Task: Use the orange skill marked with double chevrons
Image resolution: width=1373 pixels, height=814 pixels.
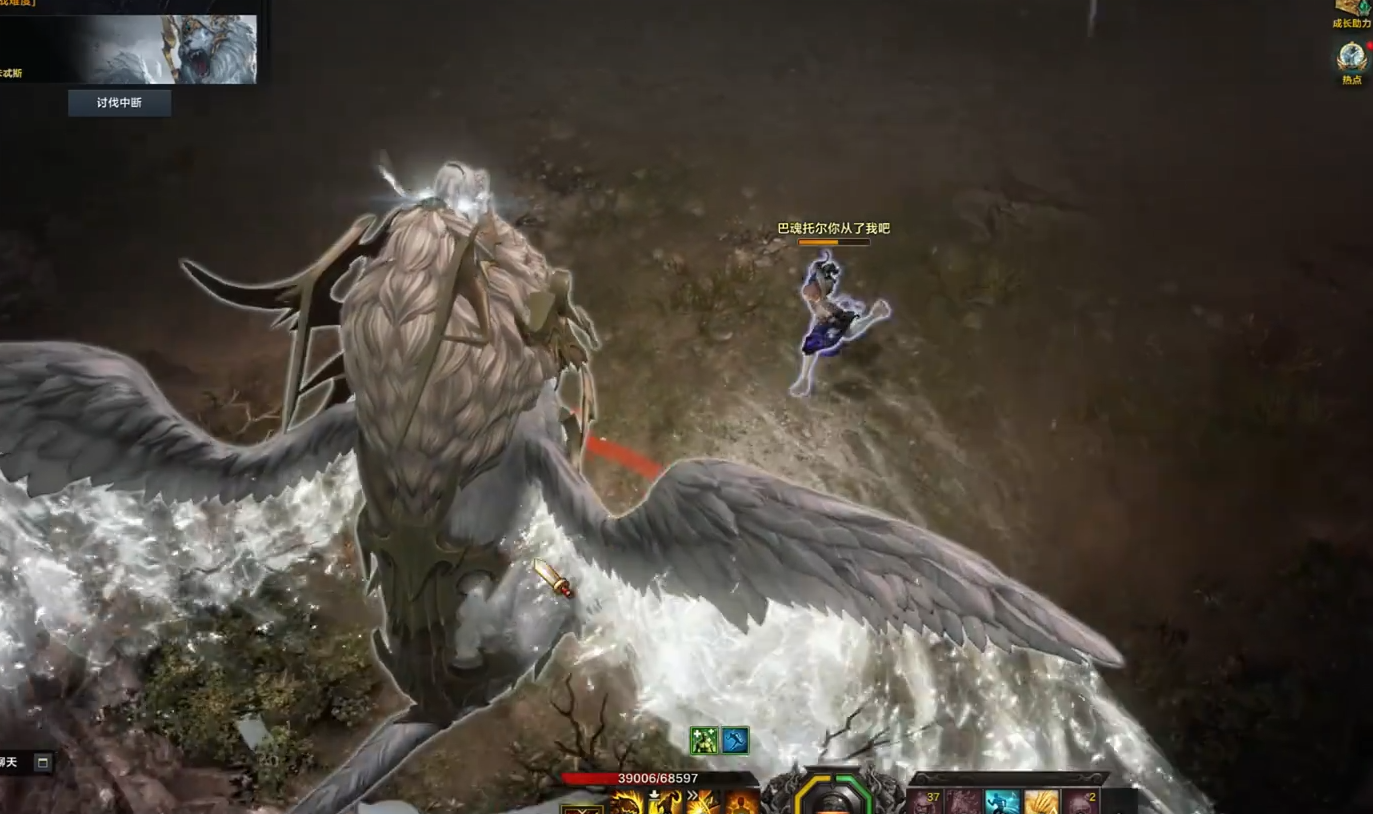Action: pos(702,802)
